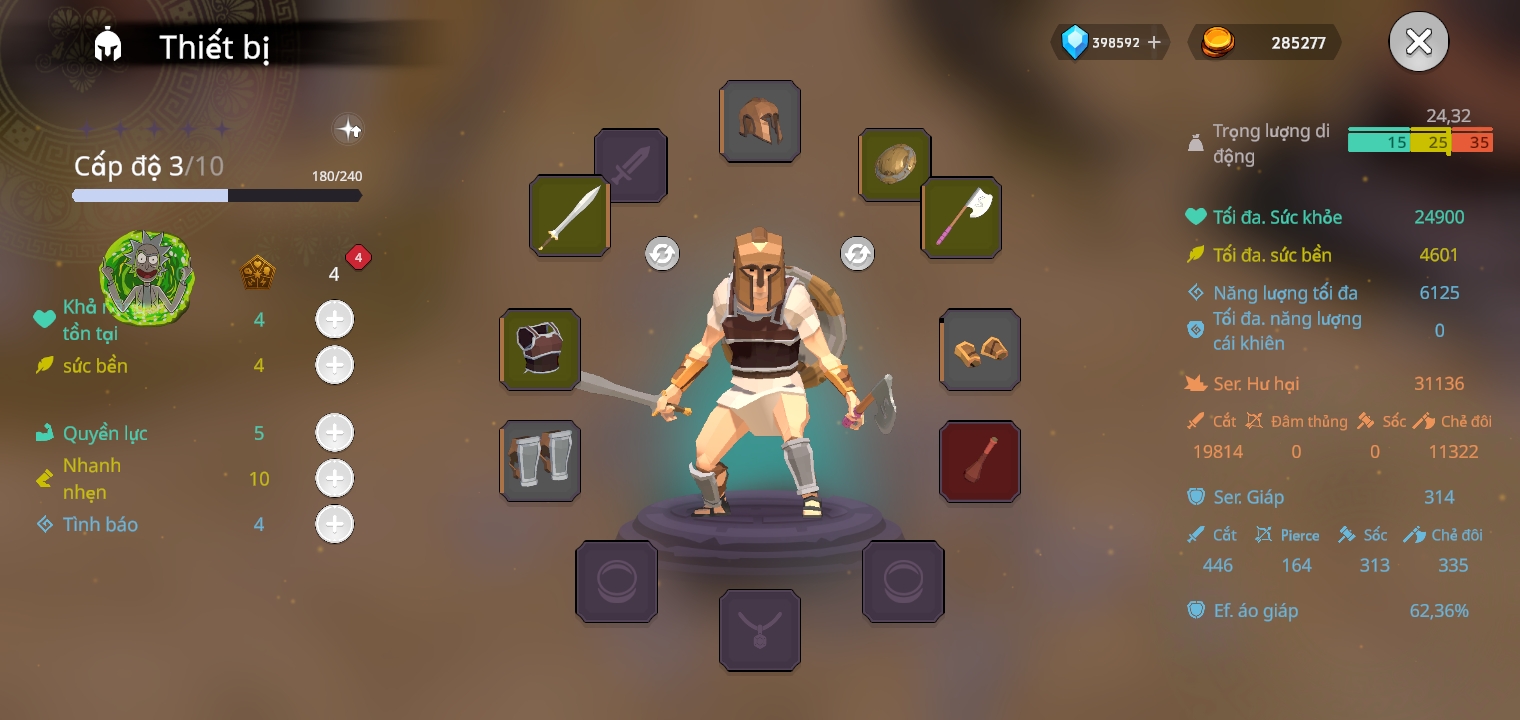Increase the Quyền lực stat

point(334,433)
